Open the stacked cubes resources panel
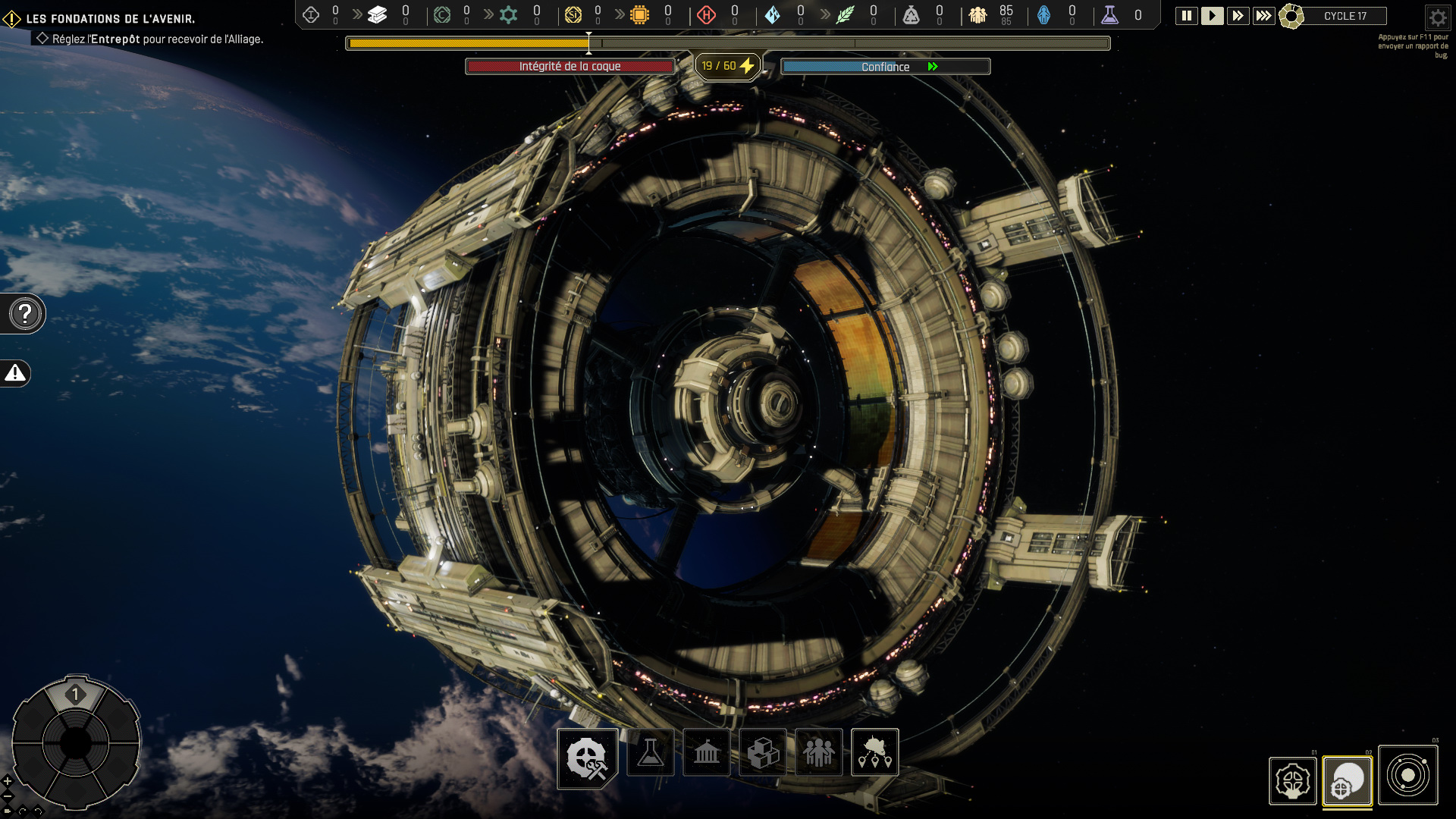Image resolution: width=1456 pixels, height=819 pixels. pos(763,752)
